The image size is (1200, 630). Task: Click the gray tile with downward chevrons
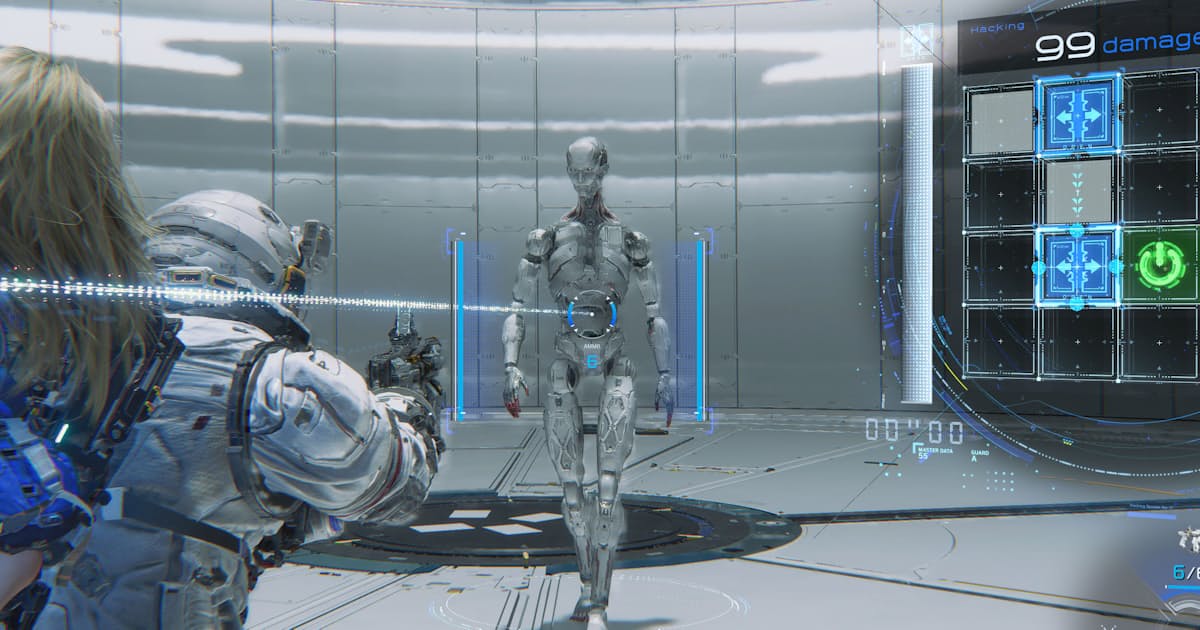point(1078,192)
